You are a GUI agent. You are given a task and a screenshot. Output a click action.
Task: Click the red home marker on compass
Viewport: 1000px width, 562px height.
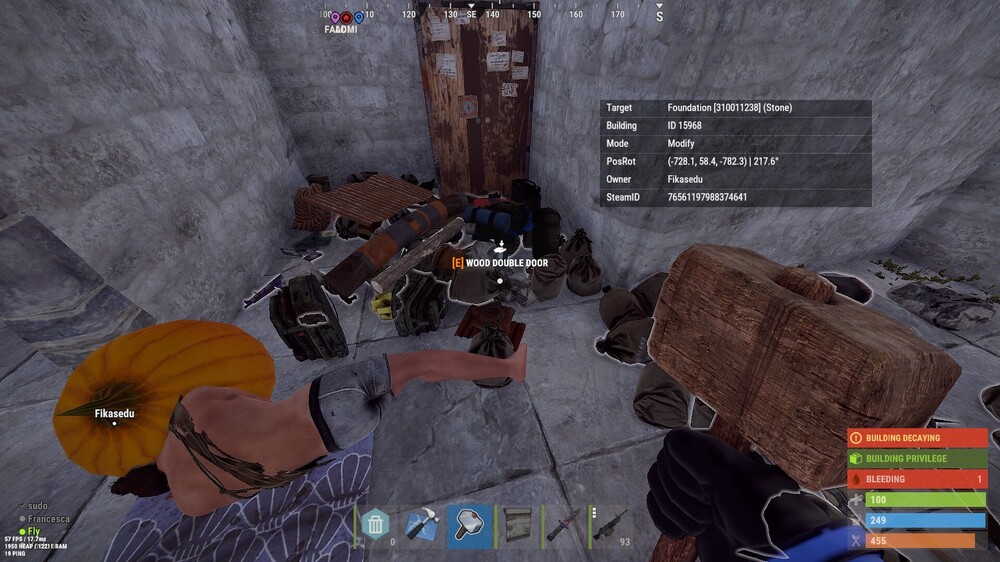(x=346, y=17)
